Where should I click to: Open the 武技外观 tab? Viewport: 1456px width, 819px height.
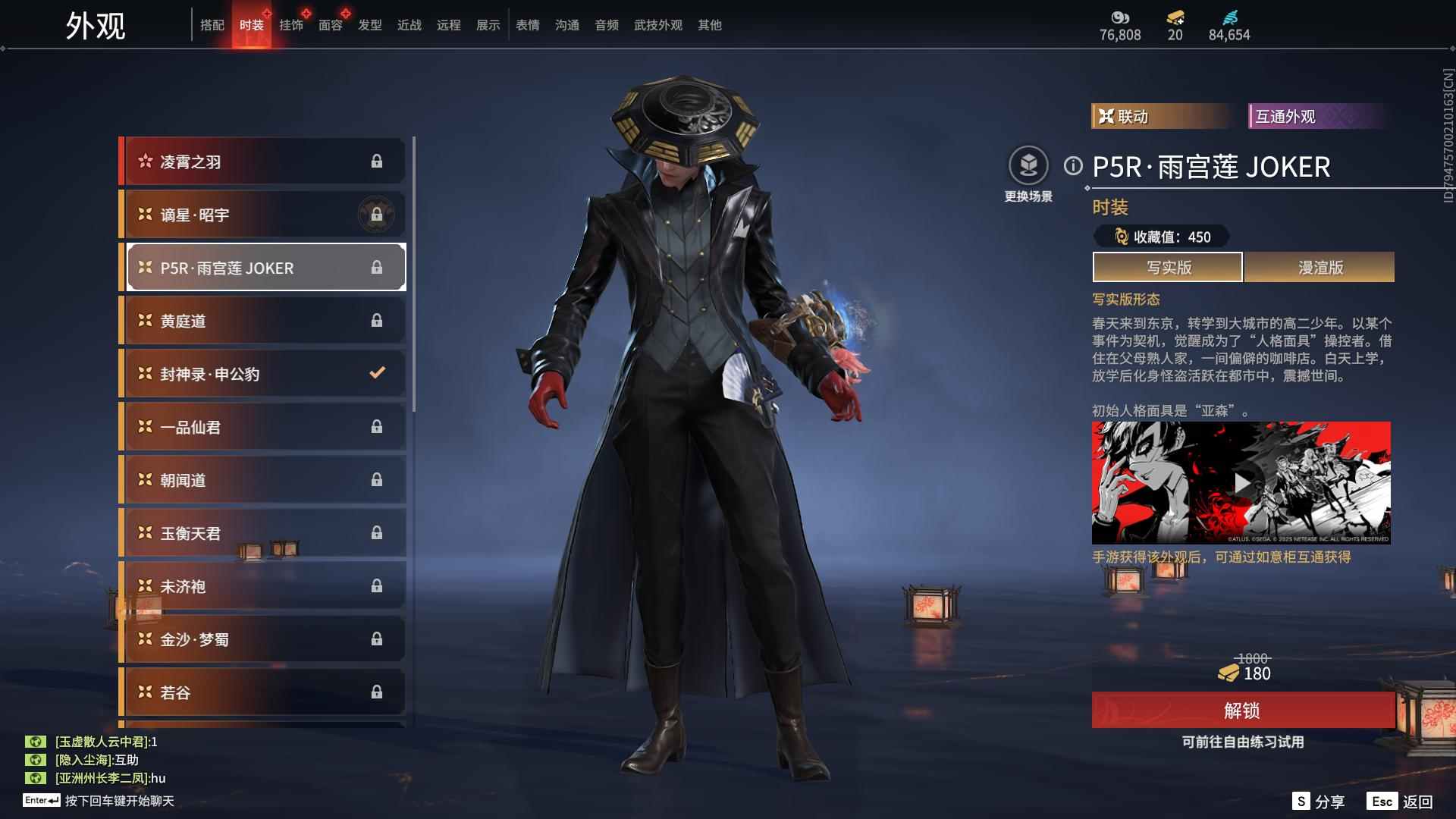(x=658, y=25)
